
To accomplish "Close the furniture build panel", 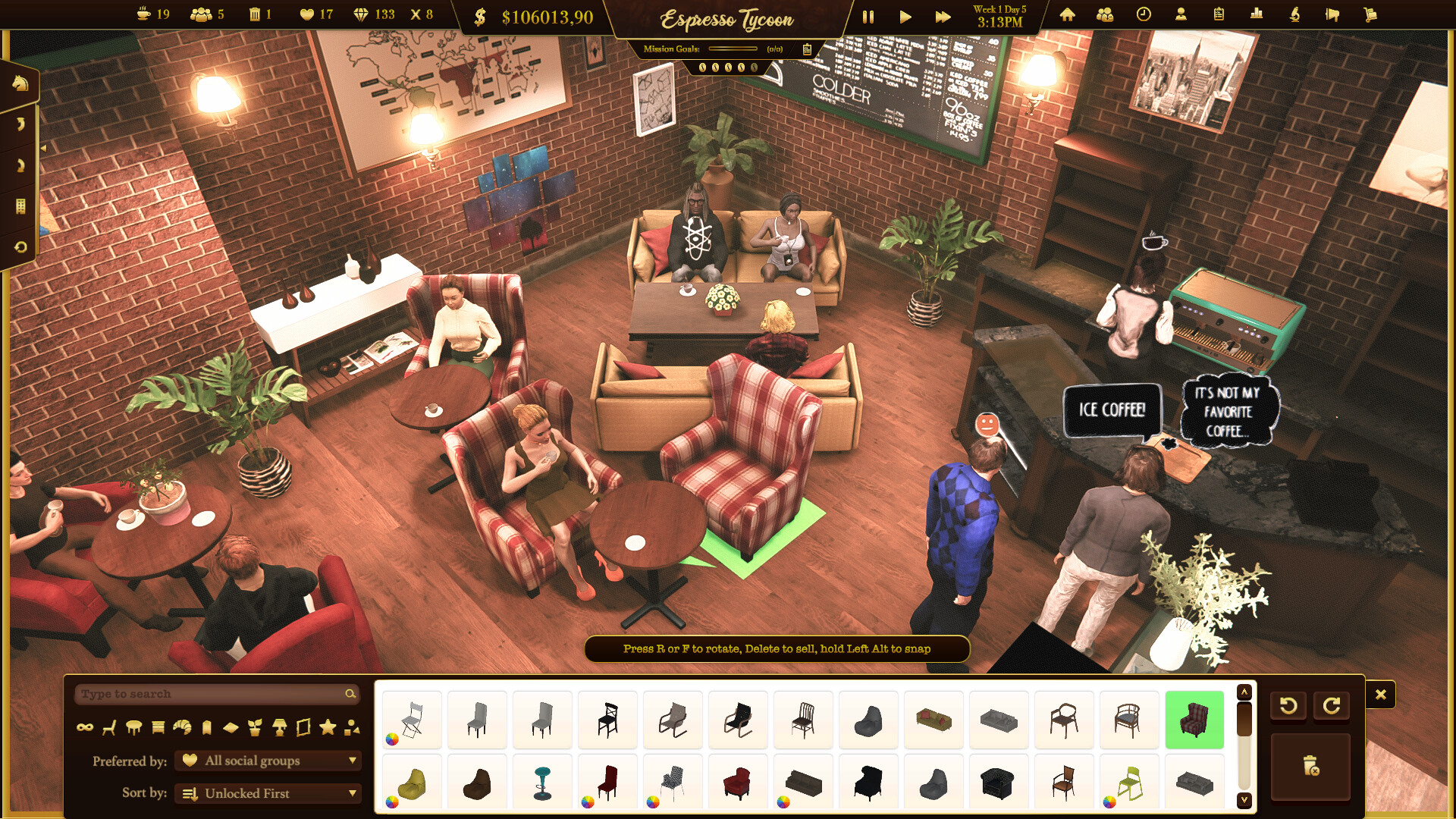I will click(1380, 695).
